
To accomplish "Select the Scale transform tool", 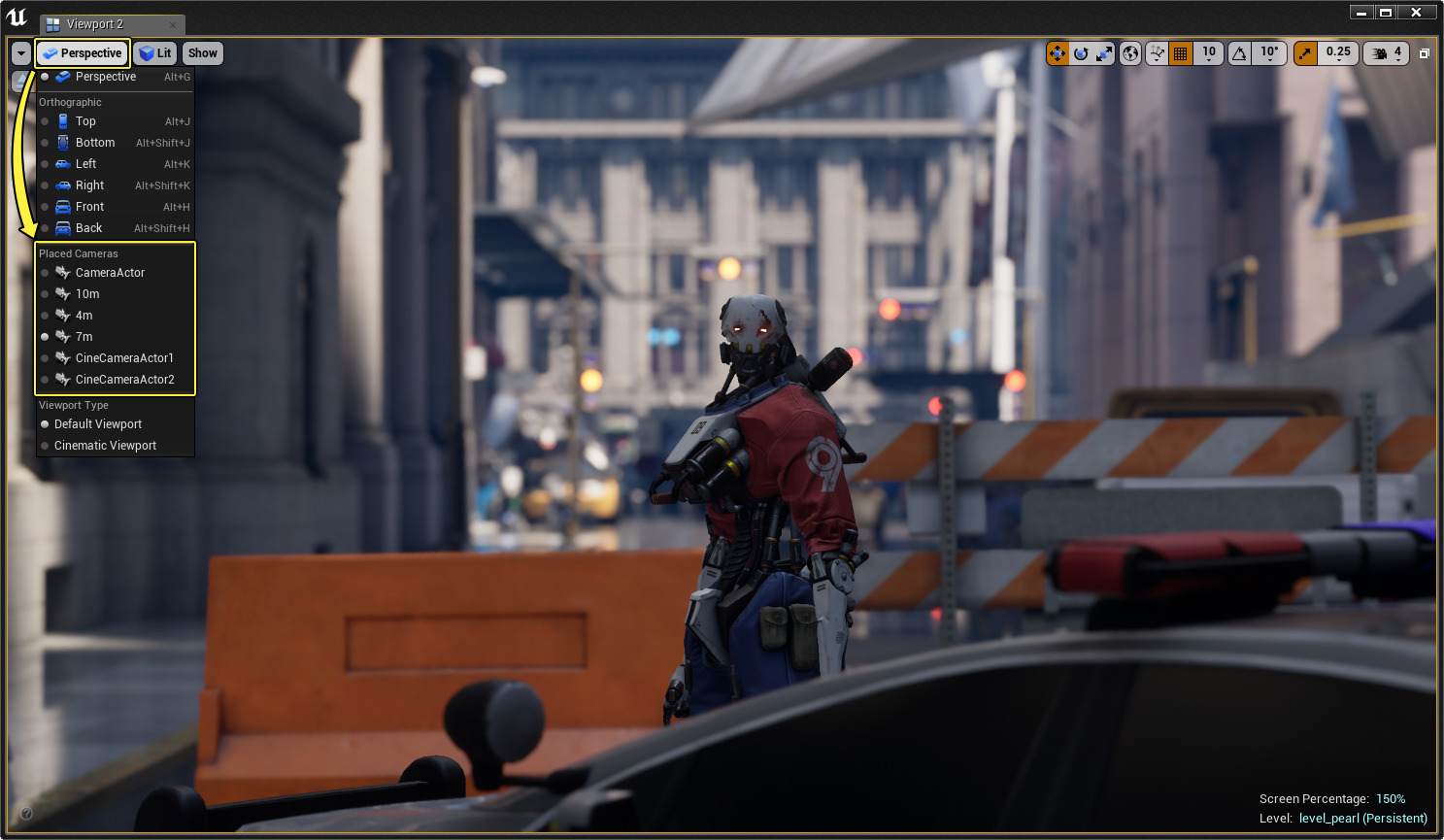I will click(1104, 53).
